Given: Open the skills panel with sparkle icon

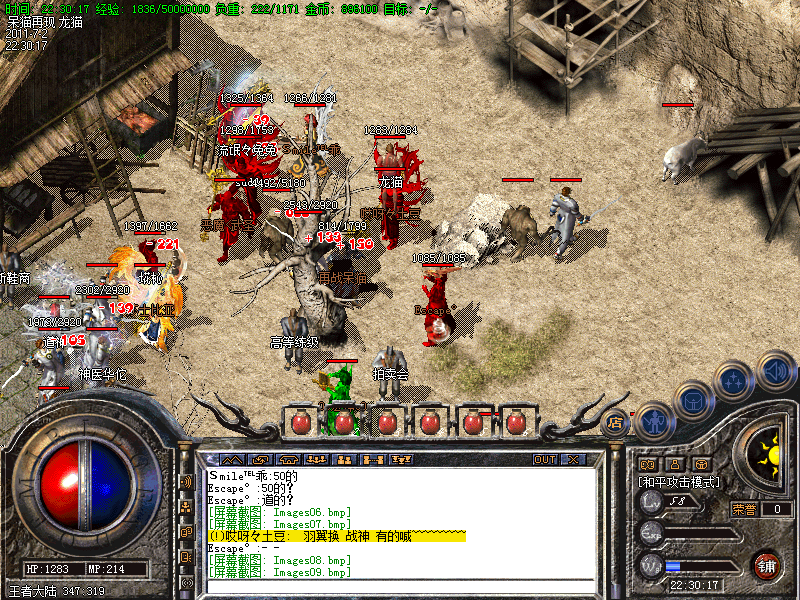Looking at the screenshot, I should coord(735,381).
